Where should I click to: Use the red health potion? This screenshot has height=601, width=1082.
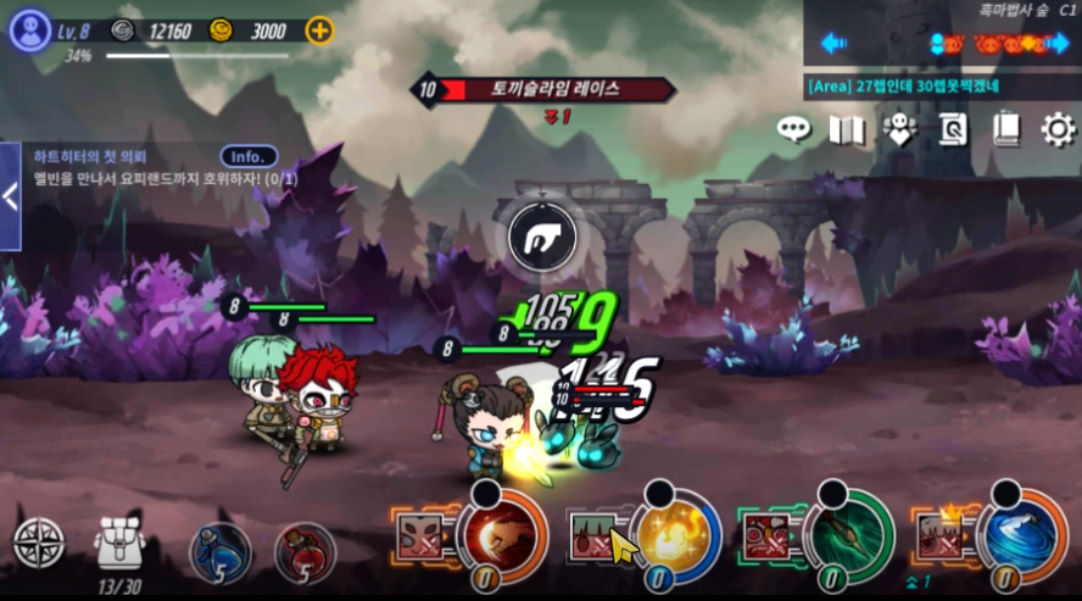(305, 551)
